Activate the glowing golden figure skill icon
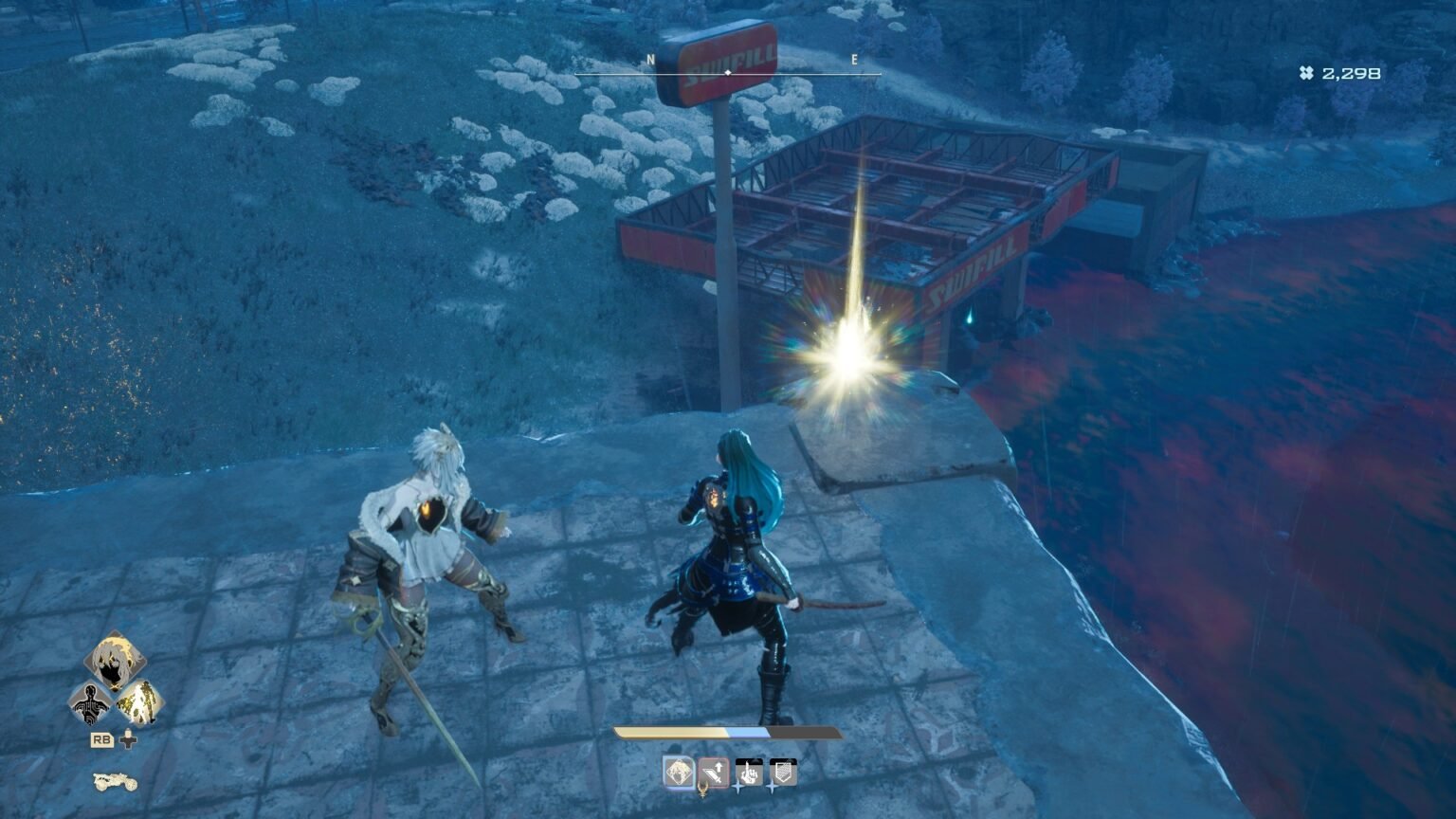Viewport: 1456px width, 819px height. [141, 703]
